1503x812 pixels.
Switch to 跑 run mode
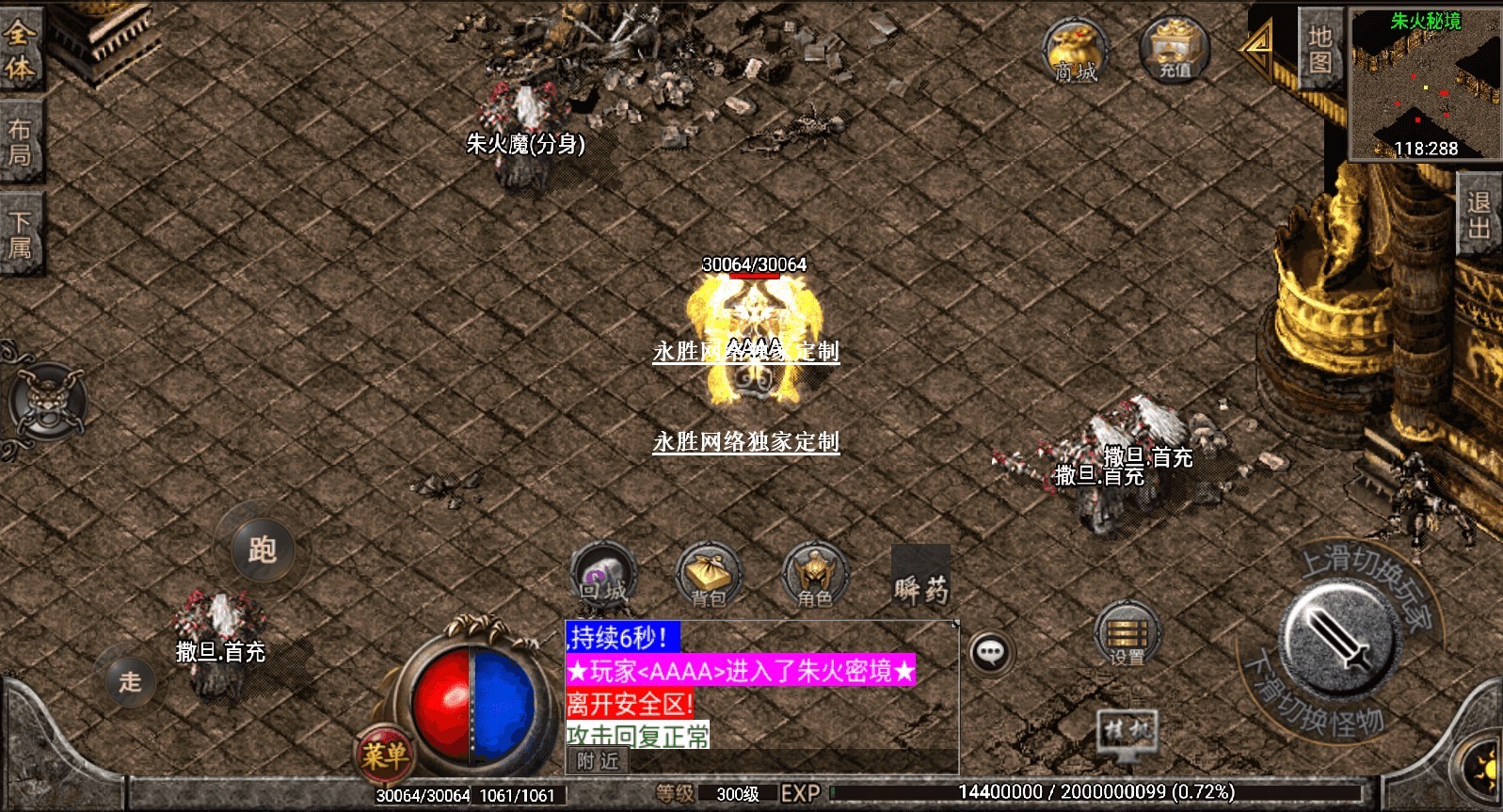click(x=262, y=549)
